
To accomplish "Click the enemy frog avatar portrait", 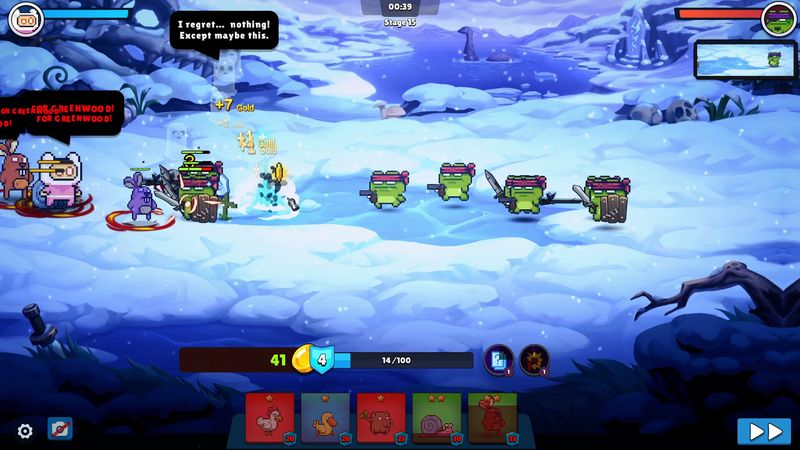I will pyautogui.click(x=778, y=18).
